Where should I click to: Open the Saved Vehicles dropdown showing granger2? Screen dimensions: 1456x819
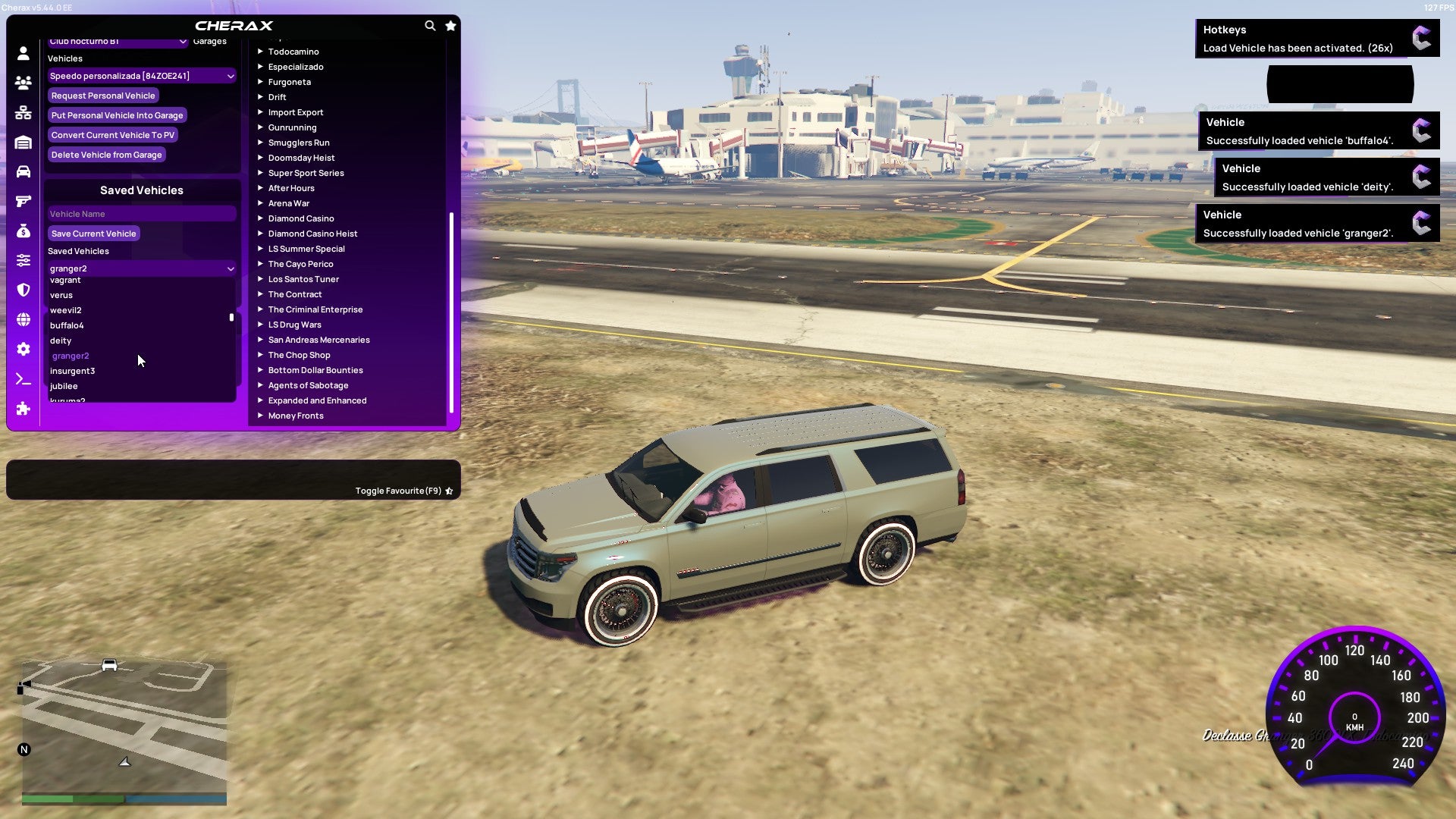pos(141,268)
